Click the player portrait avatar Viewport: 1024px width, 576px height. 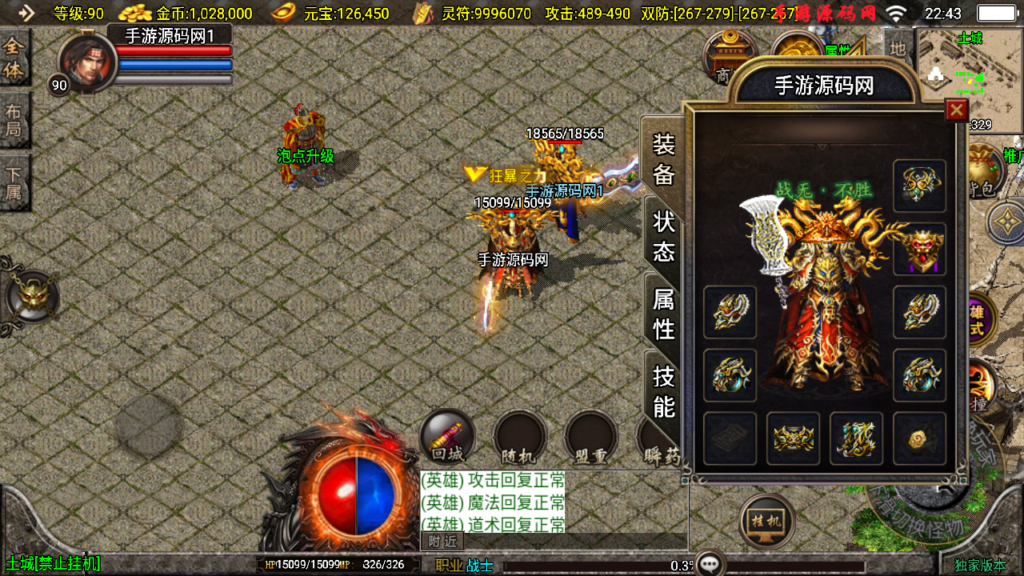click(87, 61)
